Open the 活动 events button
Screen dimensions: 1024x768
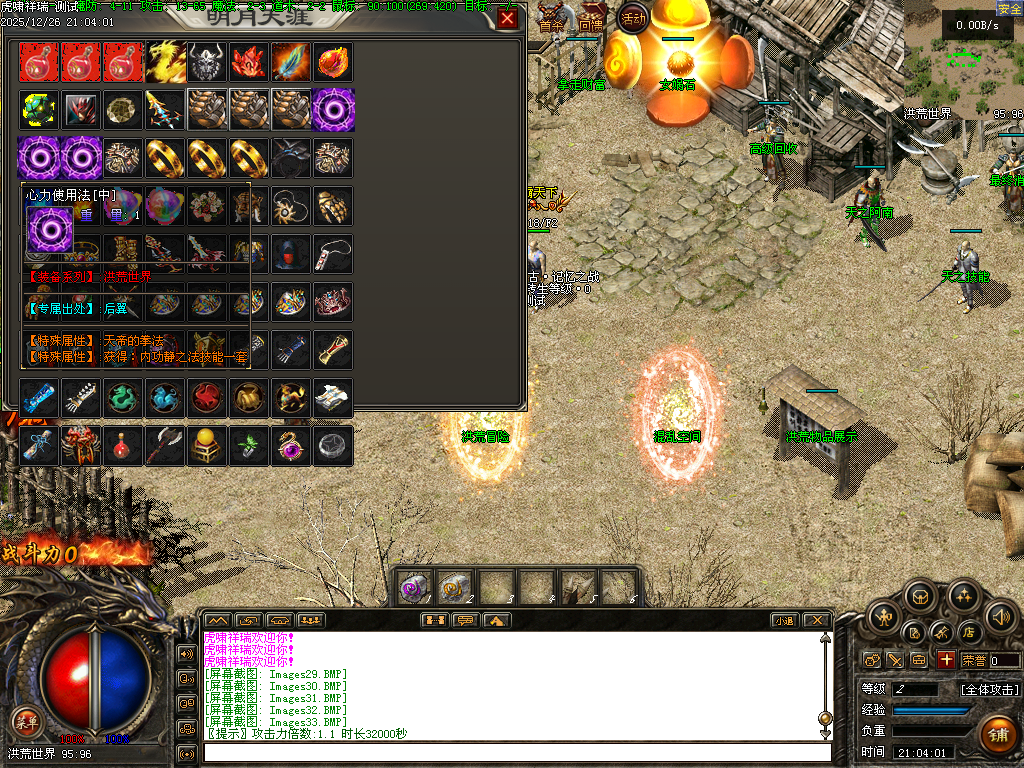[633, 17]
